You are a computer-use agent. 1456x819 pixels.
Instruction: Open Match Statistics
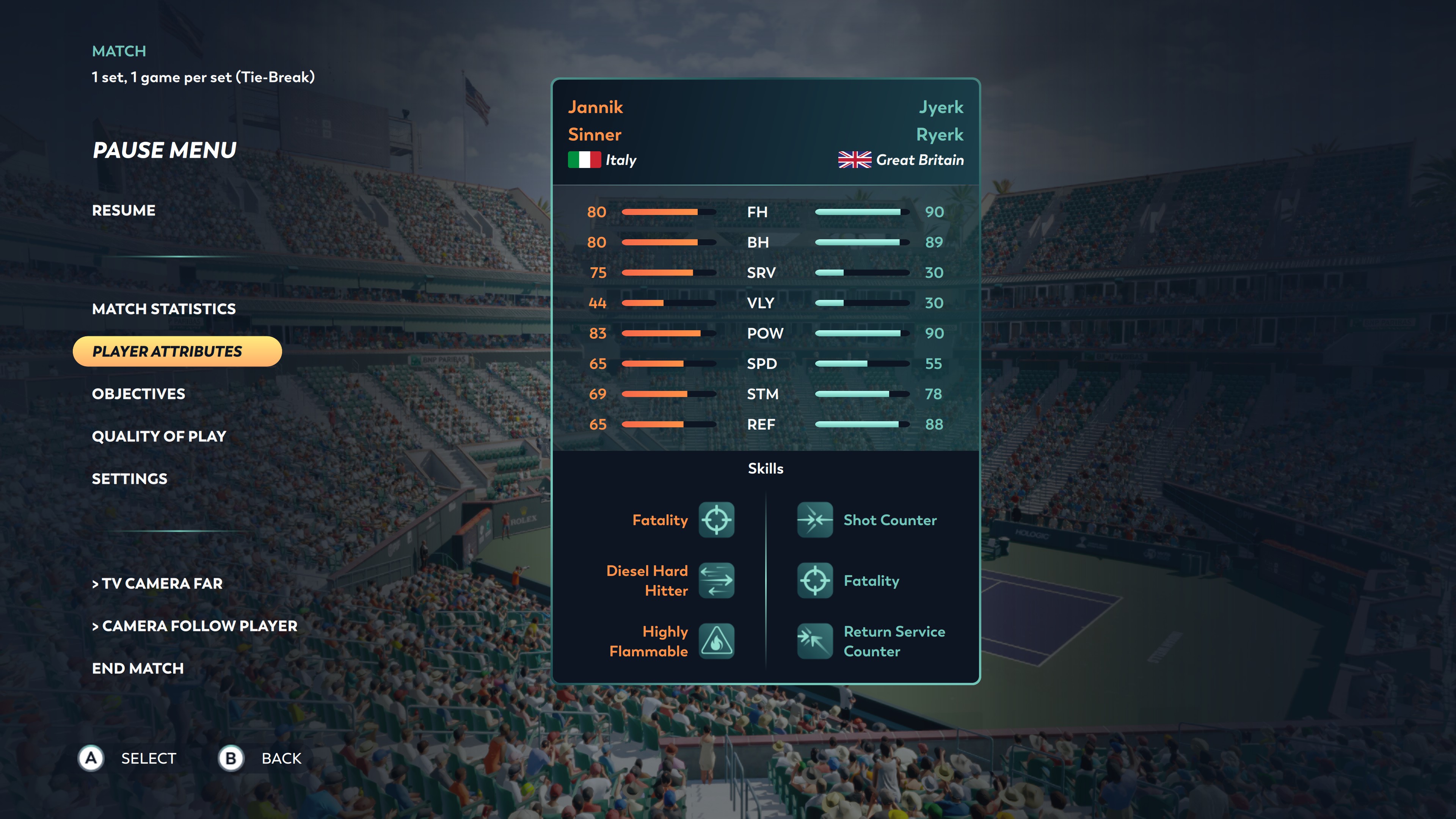[163, 309]
